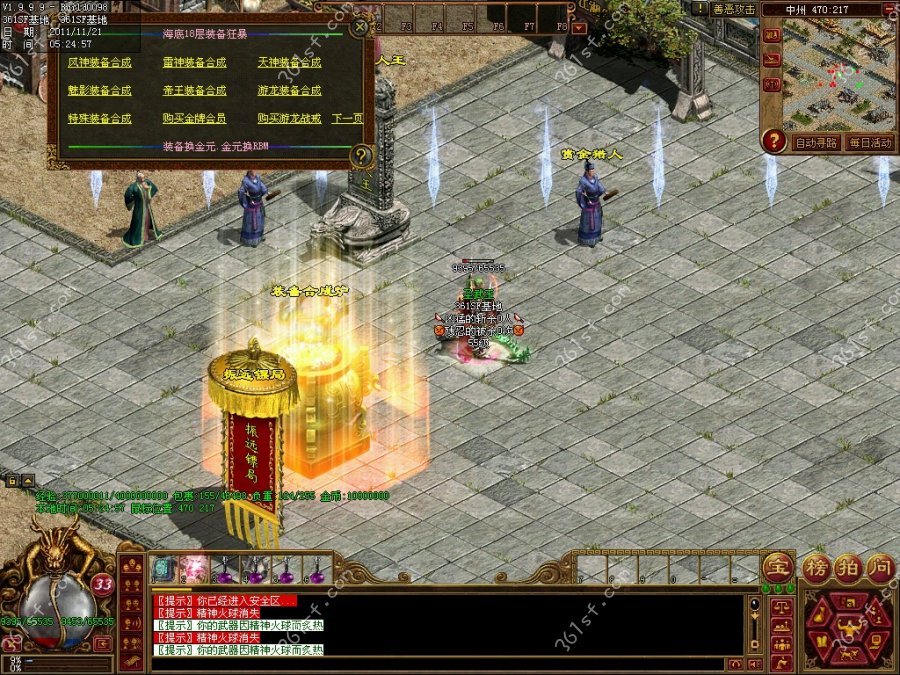
Task: Select 雷神装备合成 in the dialog
Action: pyautogui.click(x=194, y=62)
